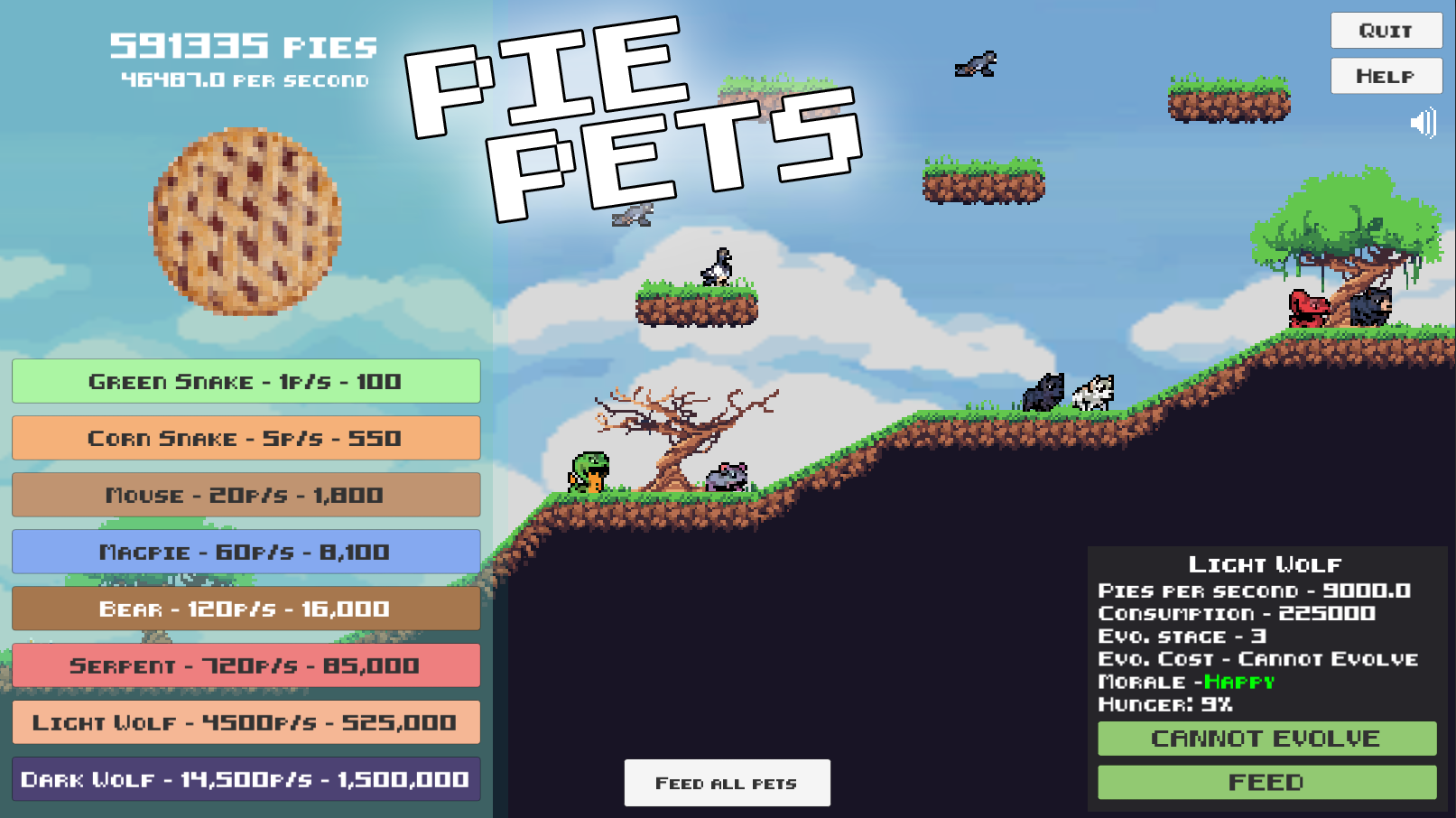Mute the game sound

[x=1422, y=124]
